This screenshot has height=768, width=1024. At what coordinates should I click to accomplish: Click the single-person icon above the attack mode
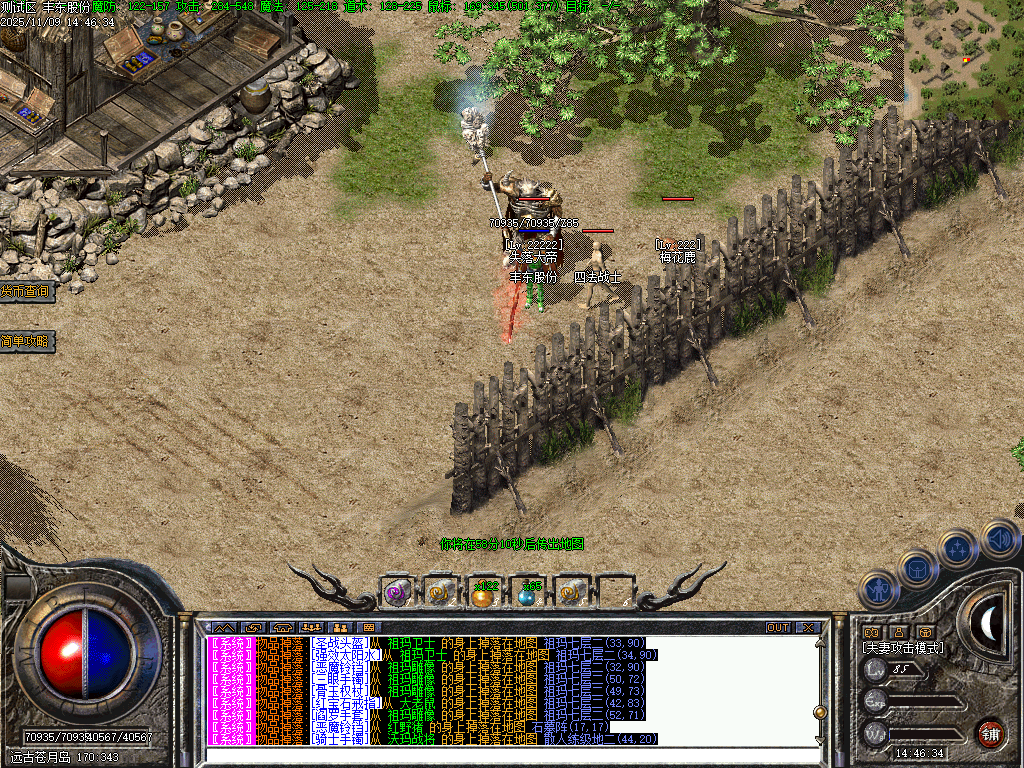[x=899, y=632]
